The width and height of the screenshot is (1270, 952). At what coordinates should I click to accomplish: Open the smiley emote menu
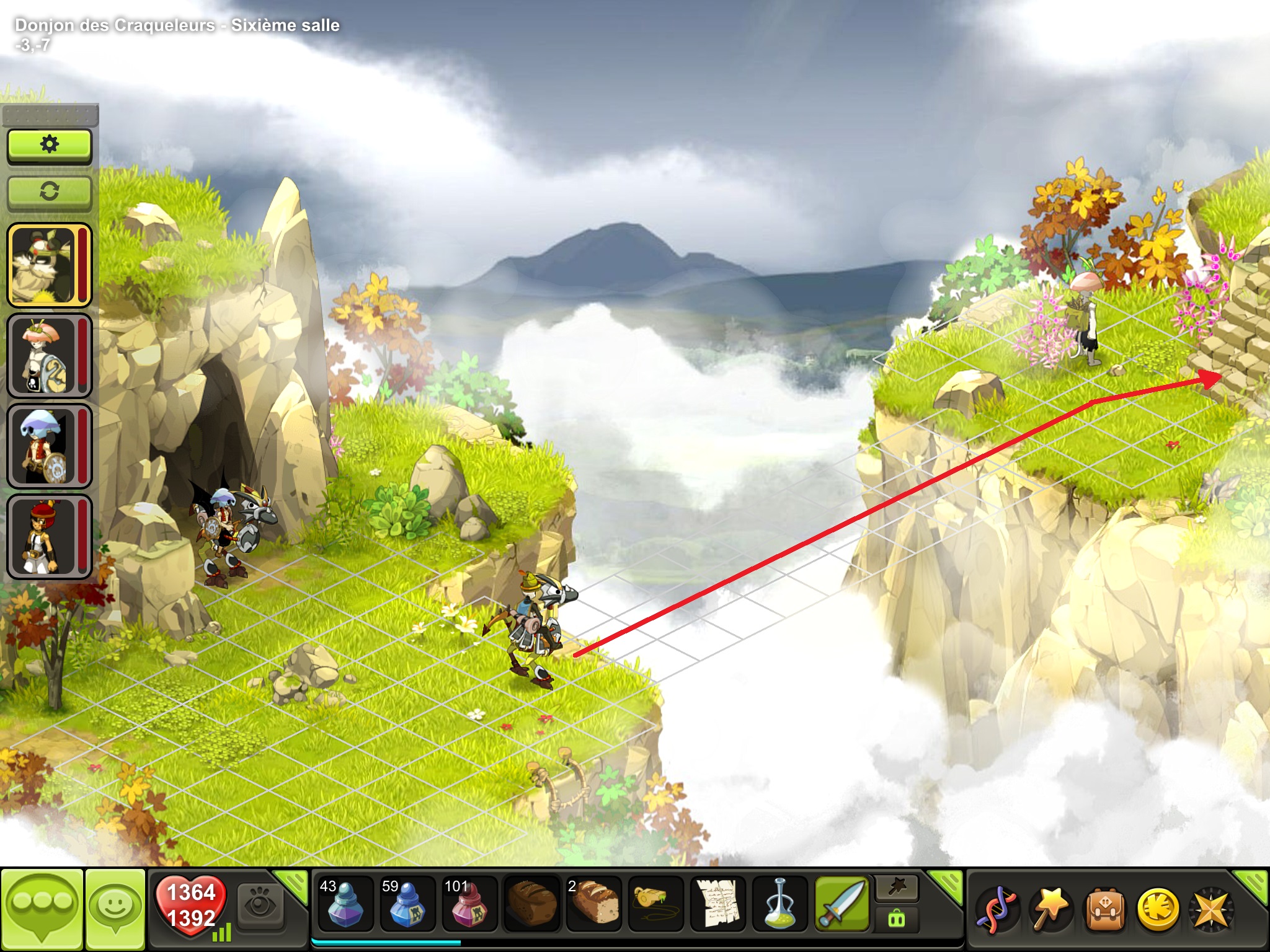click(x=116, y=907)
